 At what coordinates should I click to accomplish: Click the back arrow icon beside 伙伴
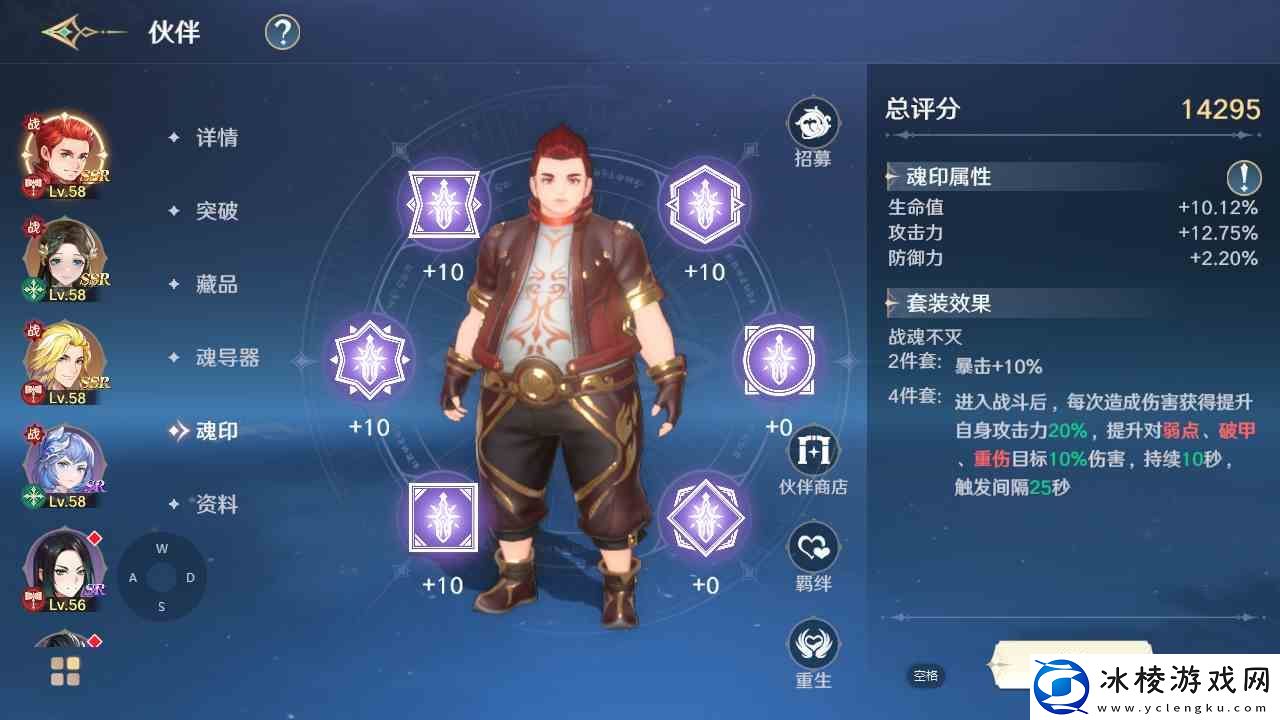pos(62,32)
